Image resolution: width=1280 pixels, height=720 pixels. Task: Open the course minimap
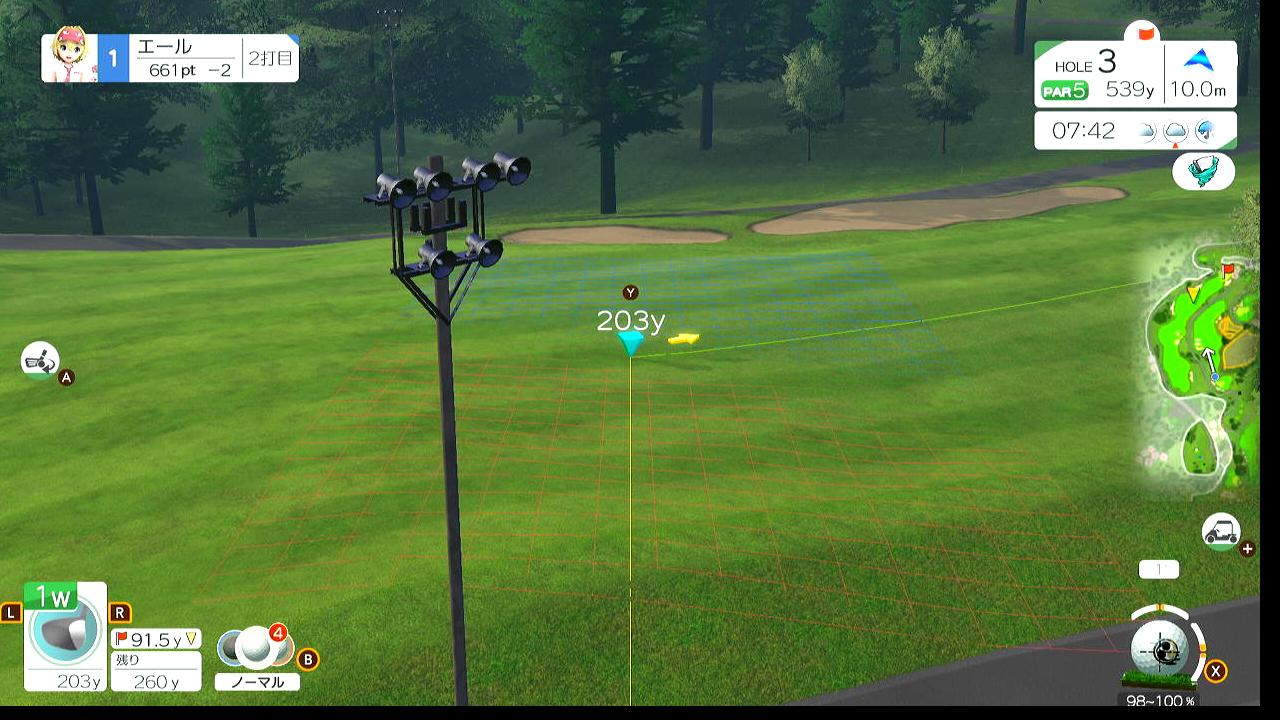click(x=1200, y=370)
